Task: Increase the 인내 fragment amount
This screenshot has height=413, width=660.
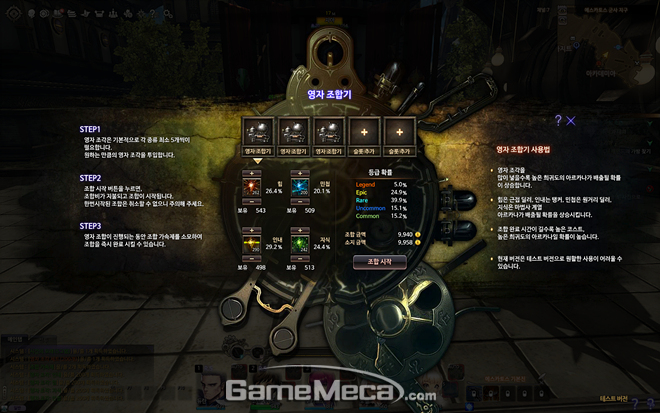Action: (x=251, y=230)
